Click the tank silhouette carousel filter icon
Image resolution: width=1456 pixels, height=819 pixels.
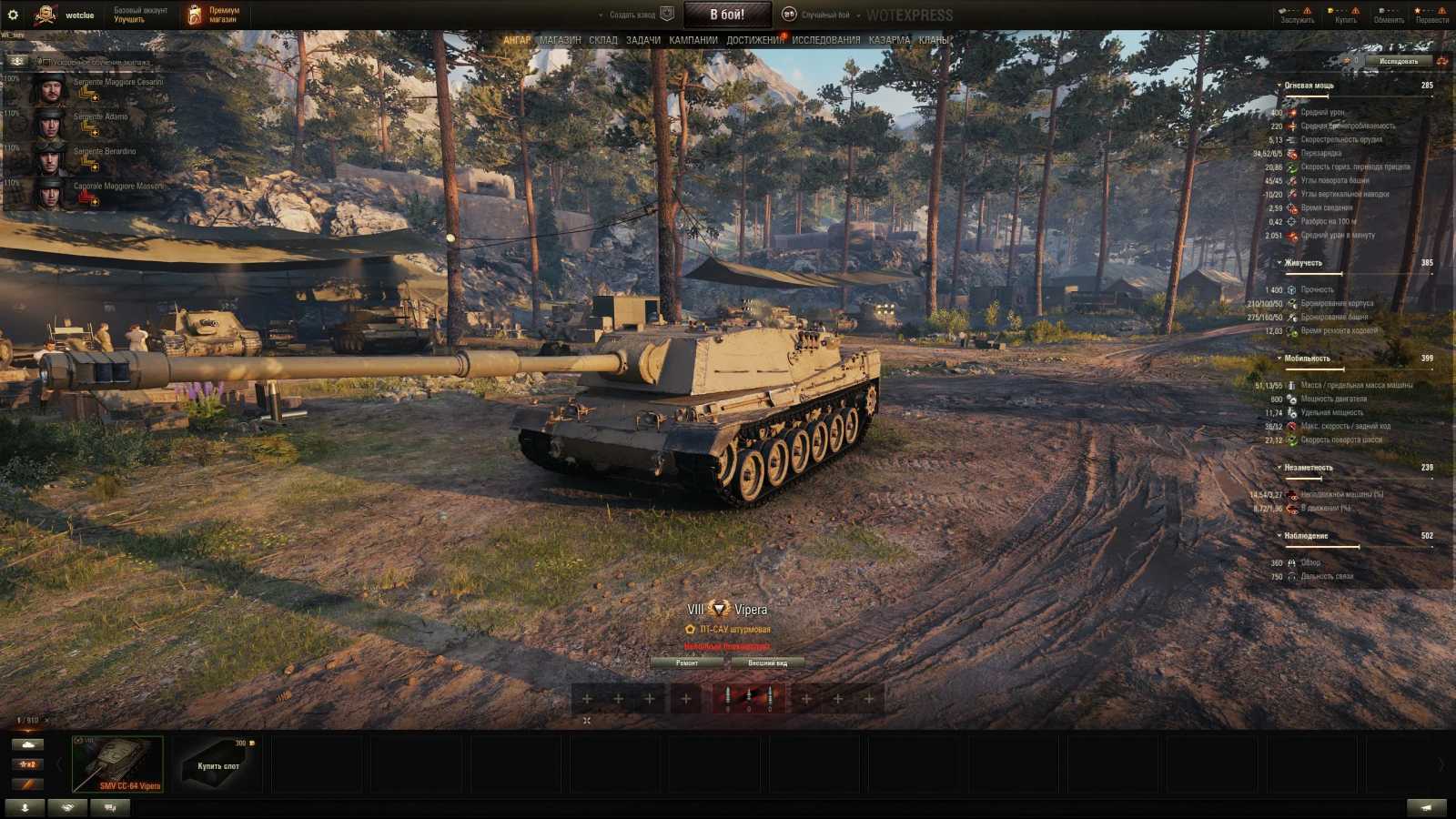point(27,745)
